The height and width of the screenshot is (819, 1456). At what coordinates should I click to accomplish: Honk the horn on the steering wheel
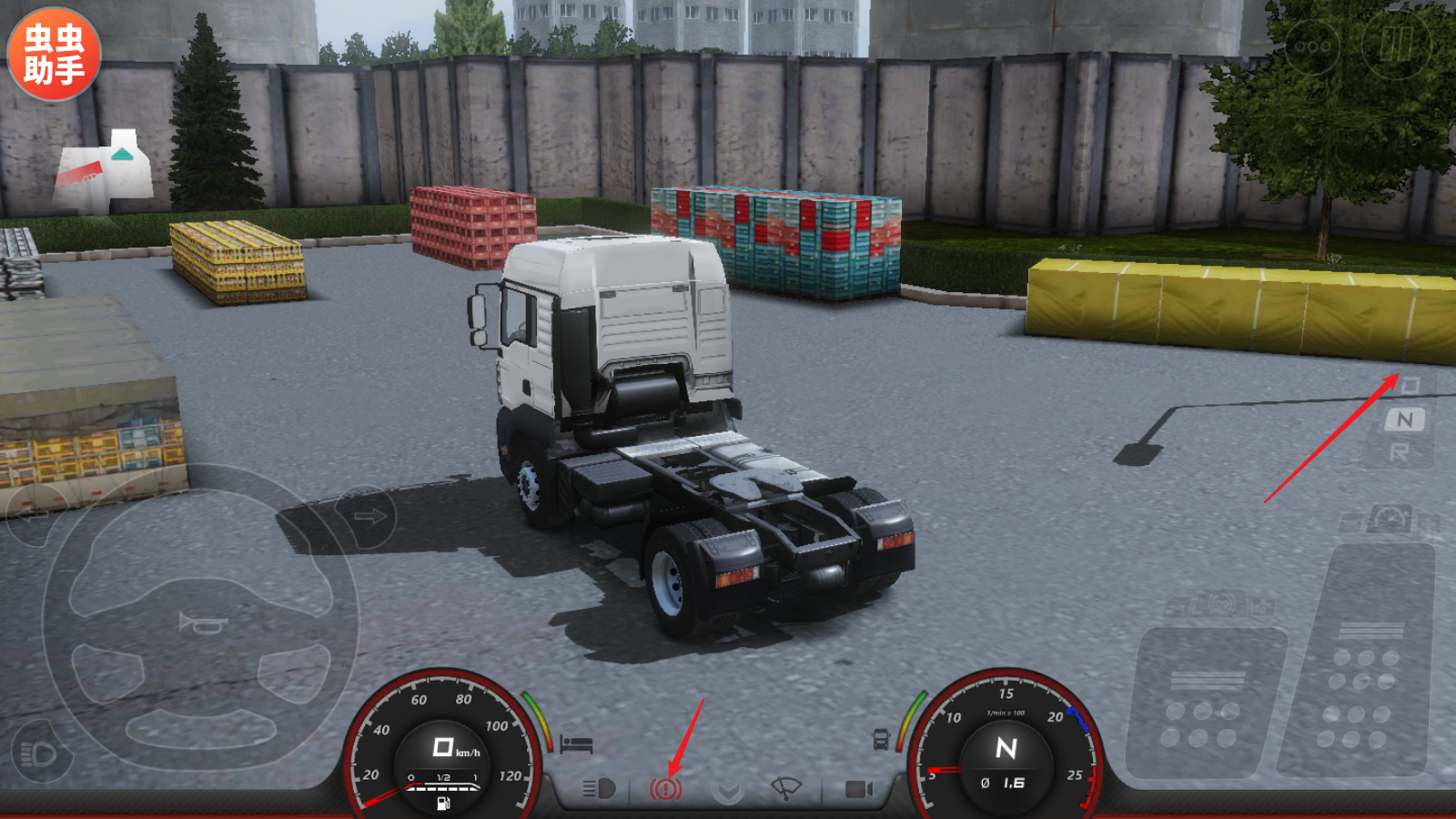click(x=202, y=624)
